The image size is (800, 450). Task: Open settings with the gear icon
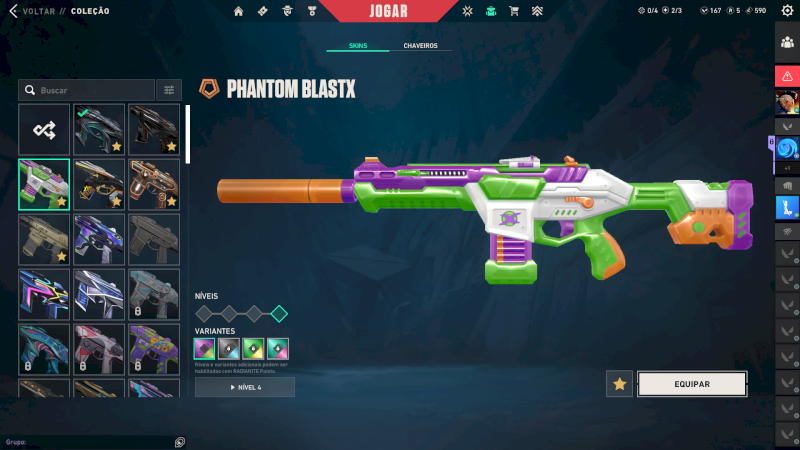pos(786,11)
